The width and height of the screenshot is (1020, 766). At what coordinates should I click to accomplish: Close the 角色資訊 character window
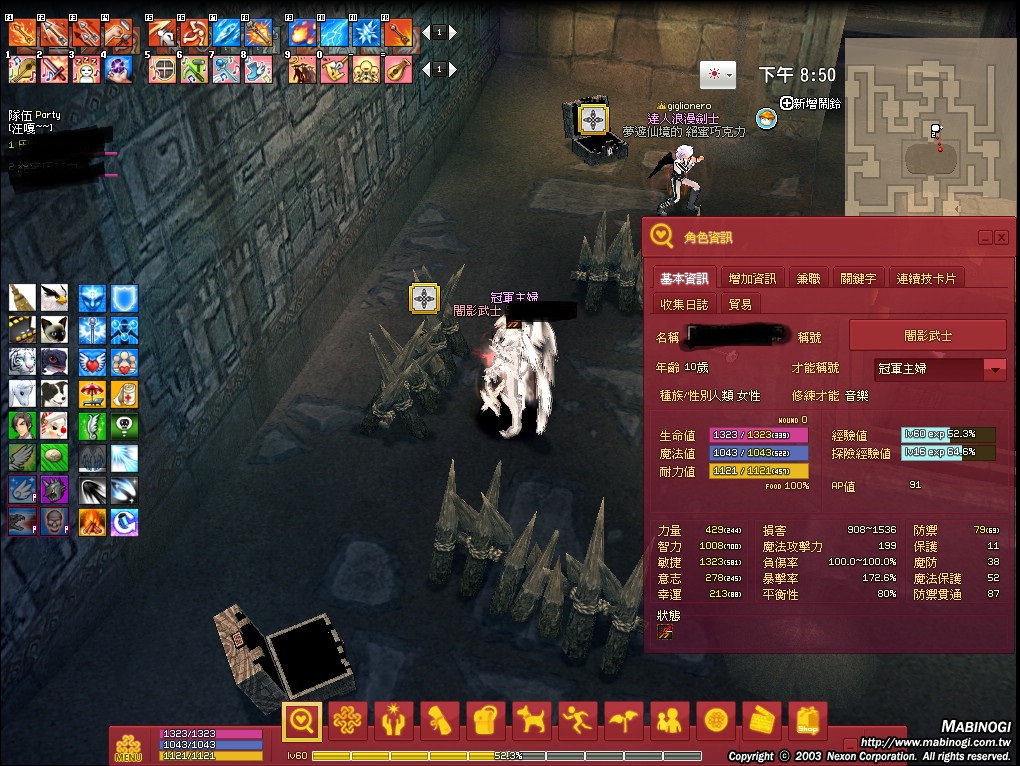[x=1001, y=237]
